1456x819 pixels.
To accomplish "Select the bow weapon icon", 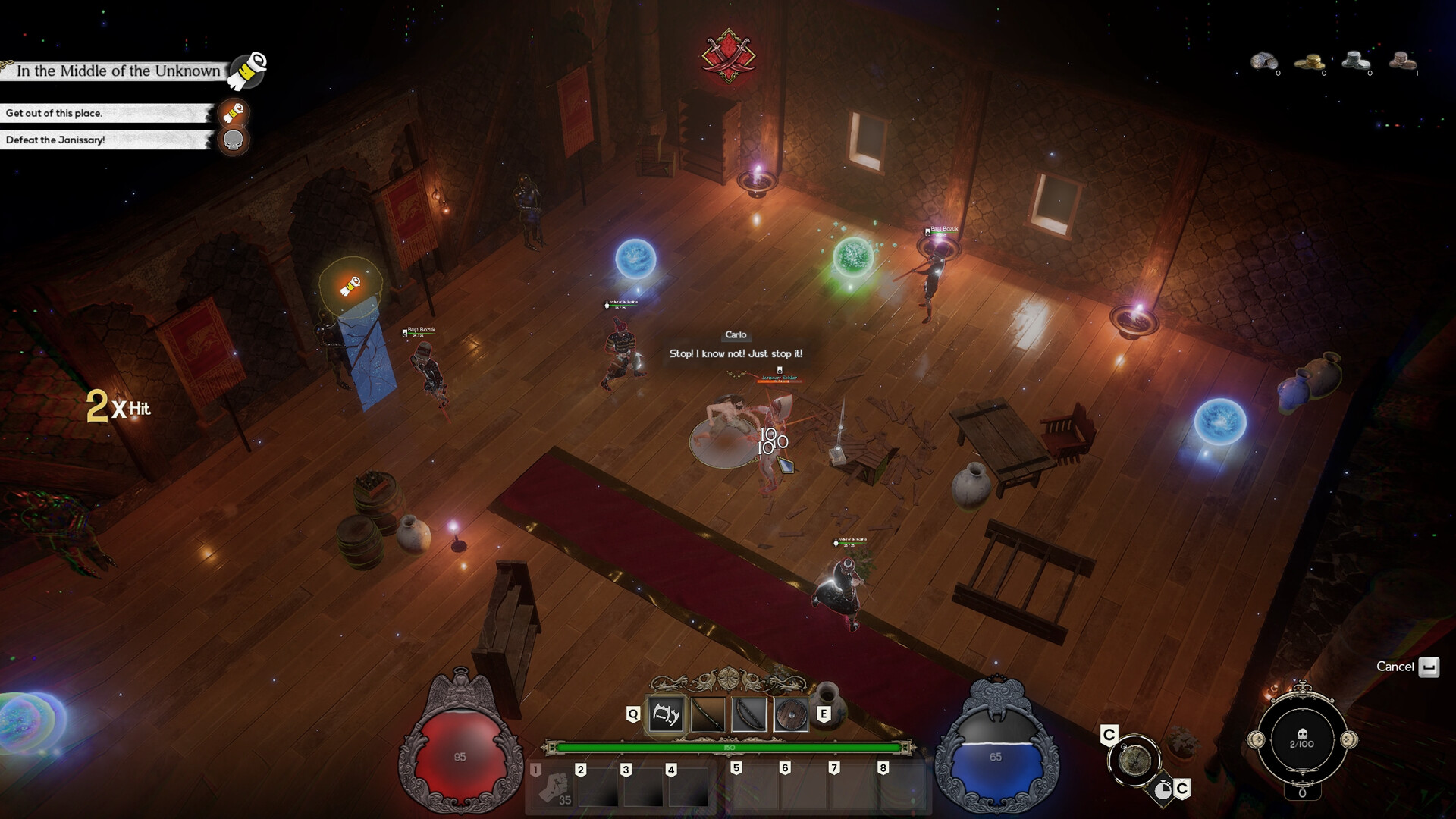I will pos(749,714).
